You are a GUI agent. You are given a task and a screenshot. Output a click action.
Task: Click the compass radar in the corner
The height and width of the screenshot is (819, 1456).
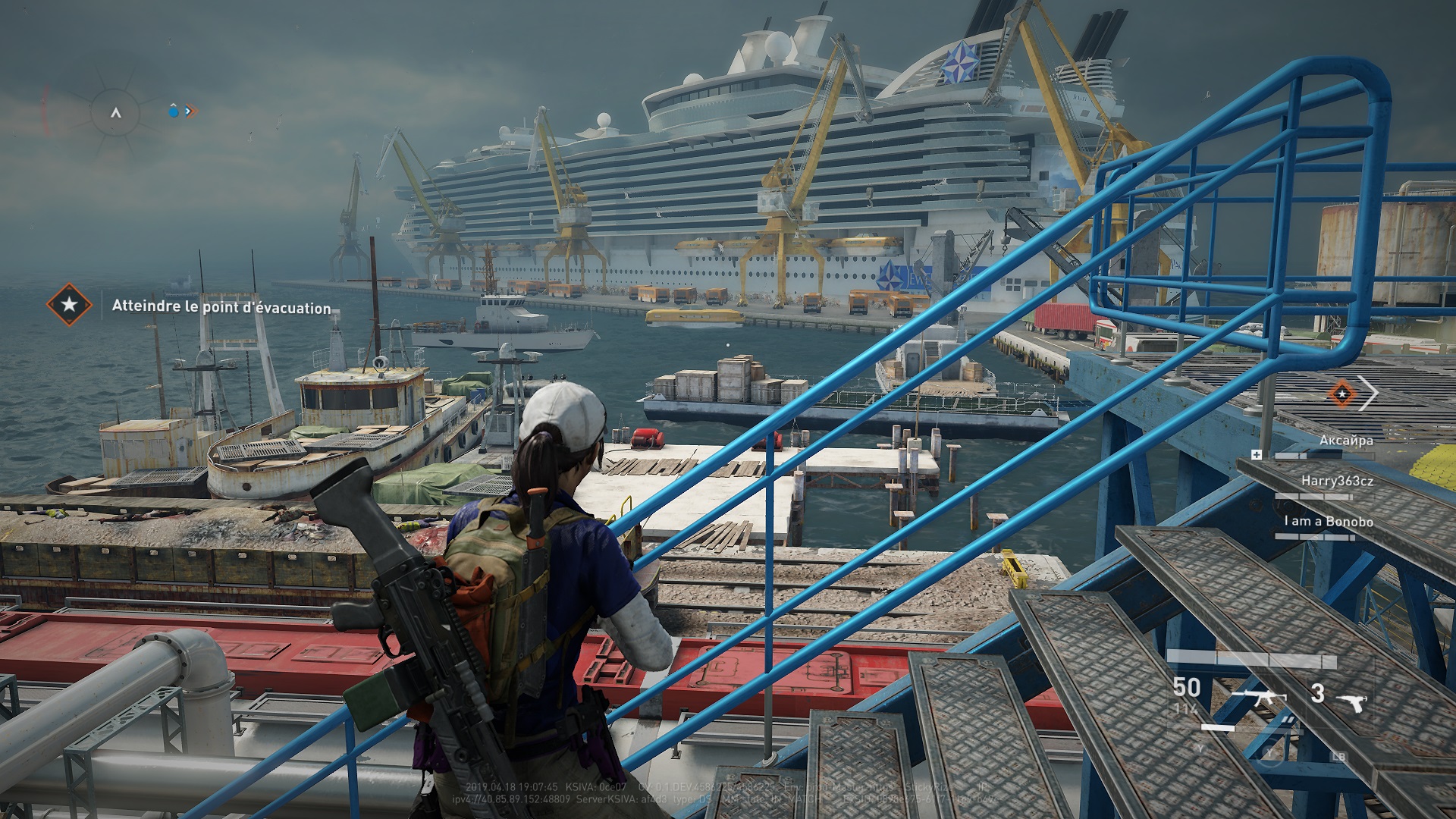(115, 112)
